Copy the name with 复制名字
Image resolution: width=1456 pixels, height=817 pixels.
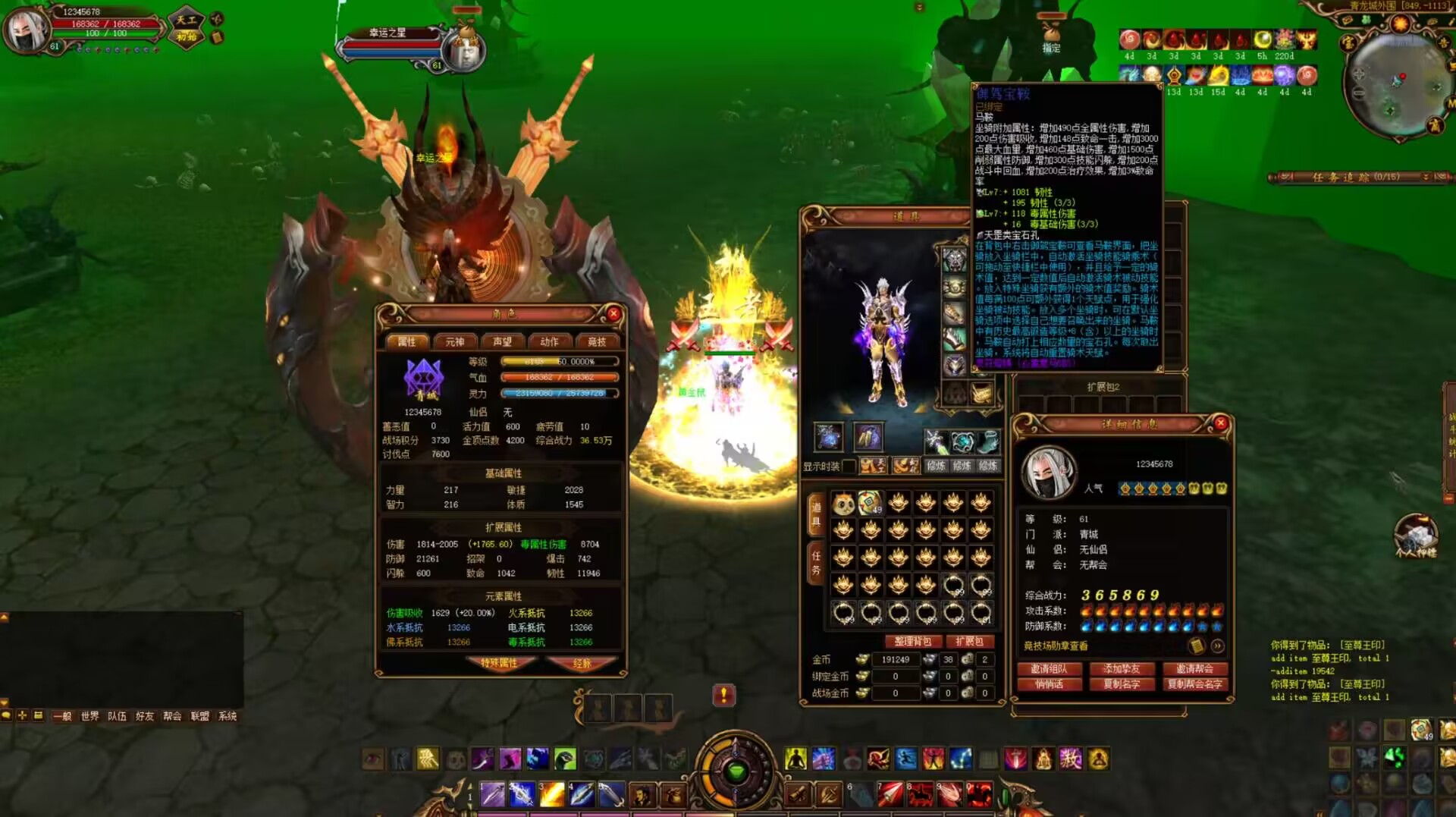(x=1122, y=684)
